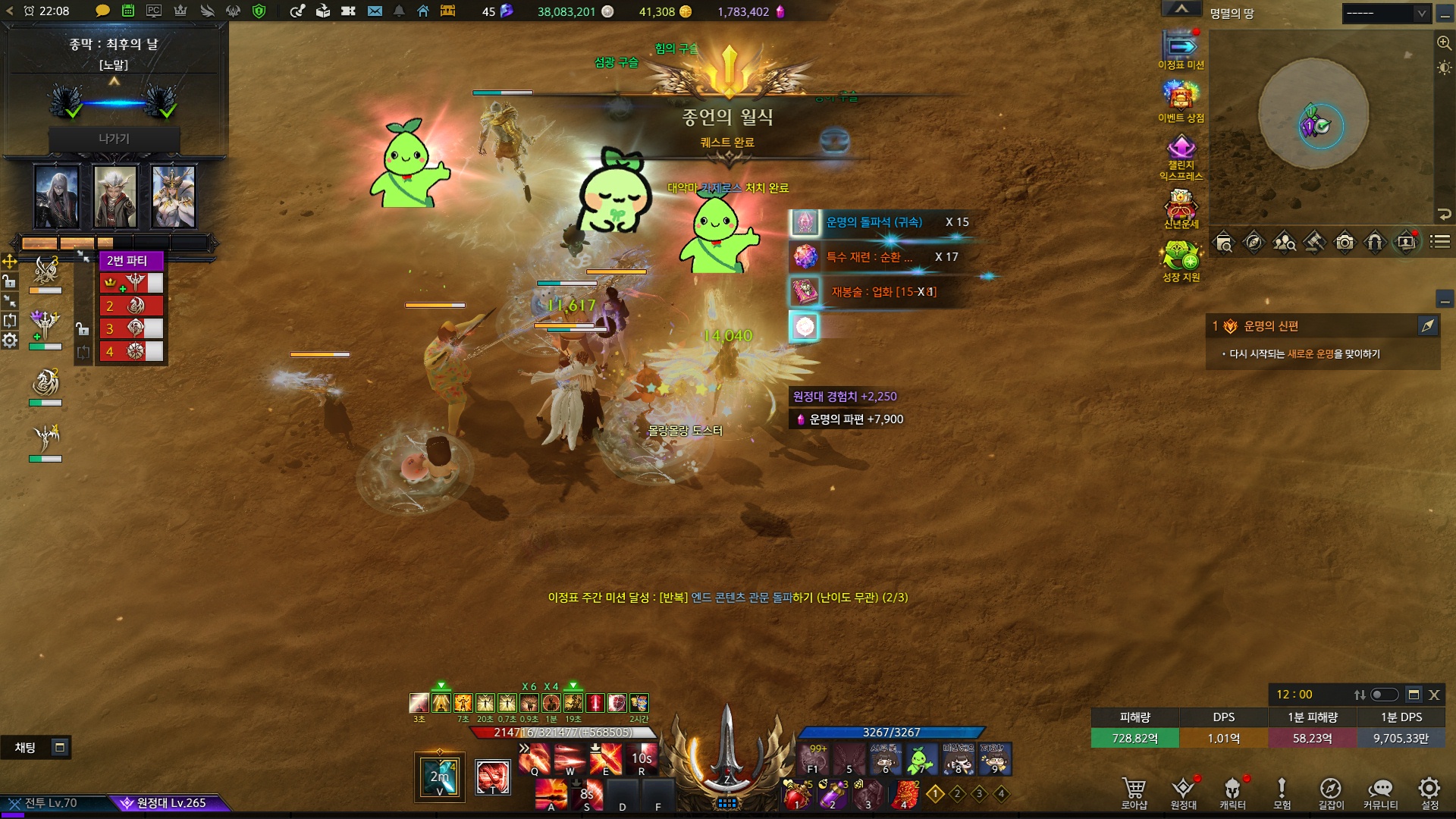Open the 모험 adventure menu
This screenshot has width=1456, height=819.
point(1282,792)
